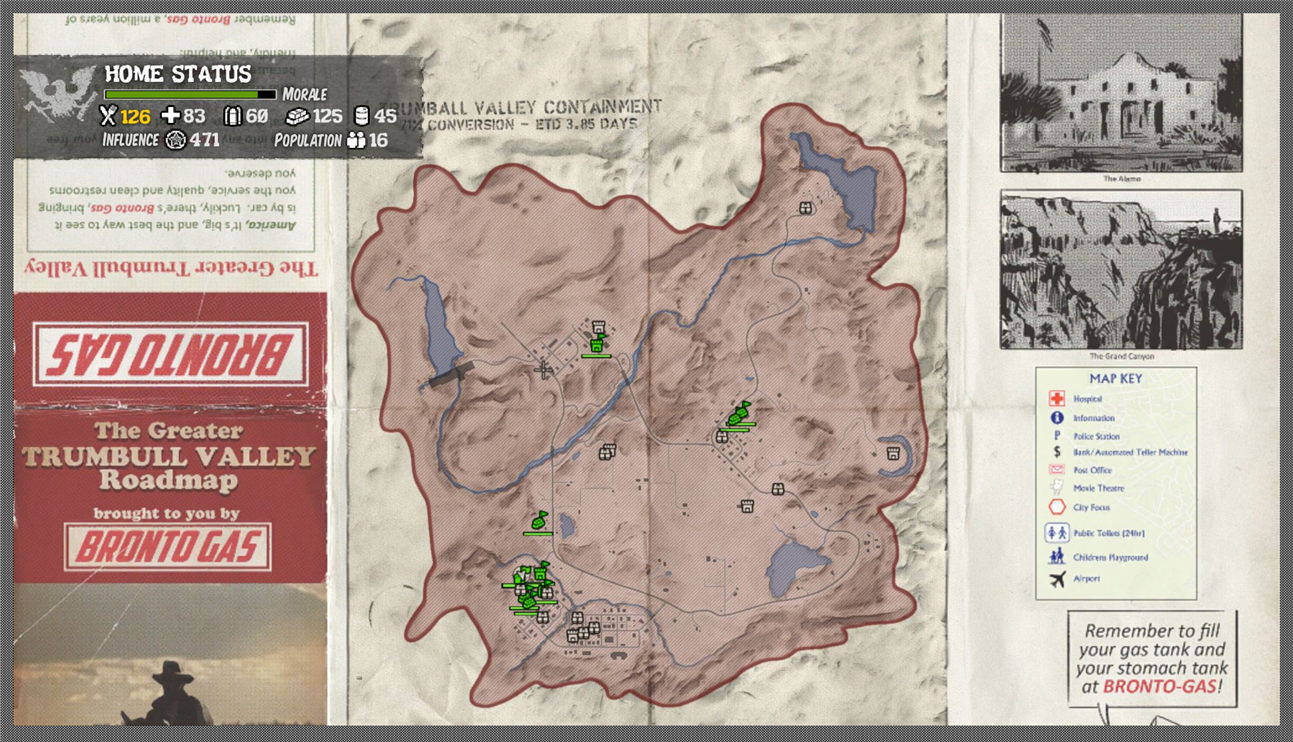Screen dimensions: 1293x742
Task: Click the lone green flag marker beside the small pond
Action: pyautogui.click(x=538, y=521)
